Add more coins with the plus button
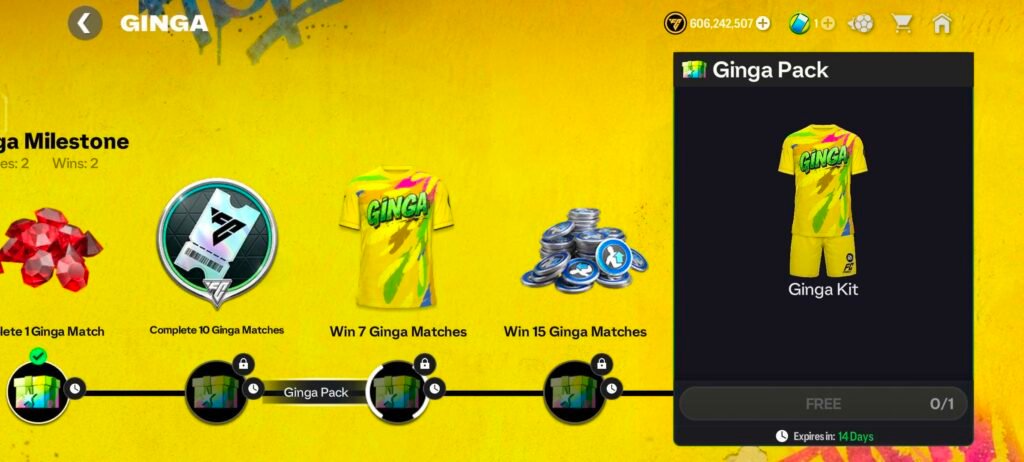This screenshot has width=1024, height=462. coord(763,23)
